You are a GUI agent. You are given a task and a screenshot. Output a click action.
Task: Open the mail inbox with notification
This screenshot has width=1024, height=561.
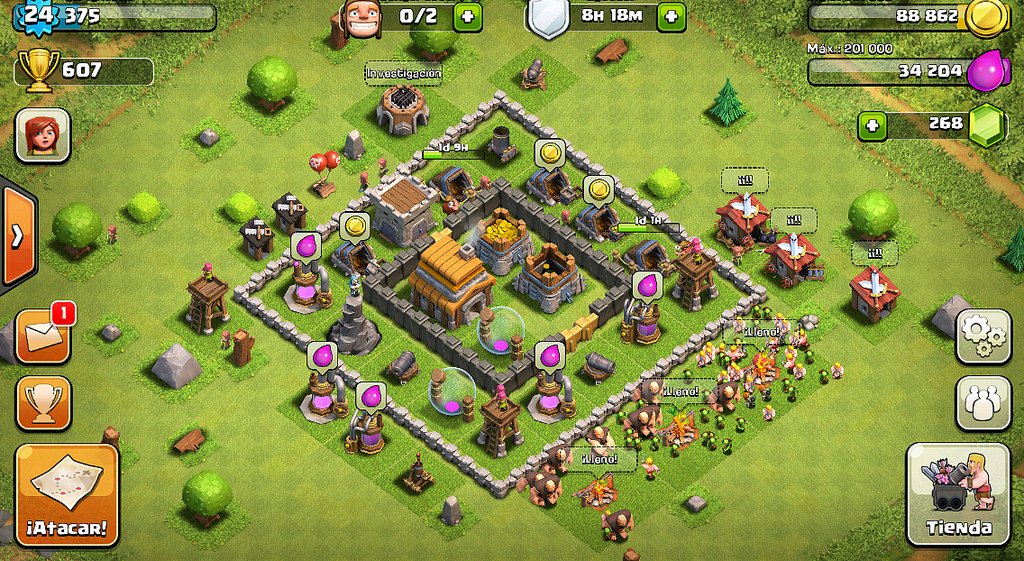coord(43,337)
